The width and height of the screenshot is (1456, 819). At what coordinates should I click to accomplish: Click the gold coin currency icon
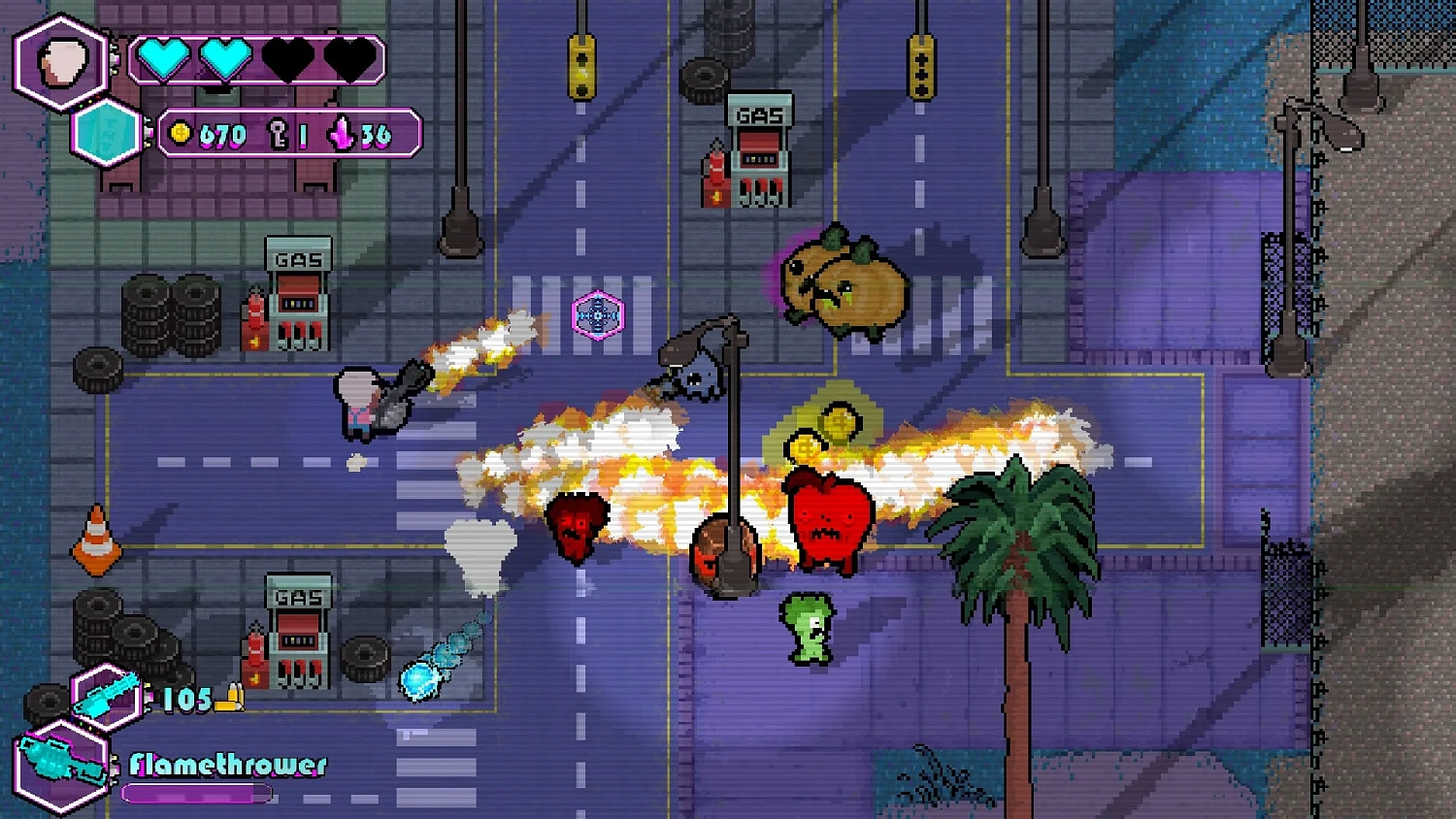click(182, 135)
